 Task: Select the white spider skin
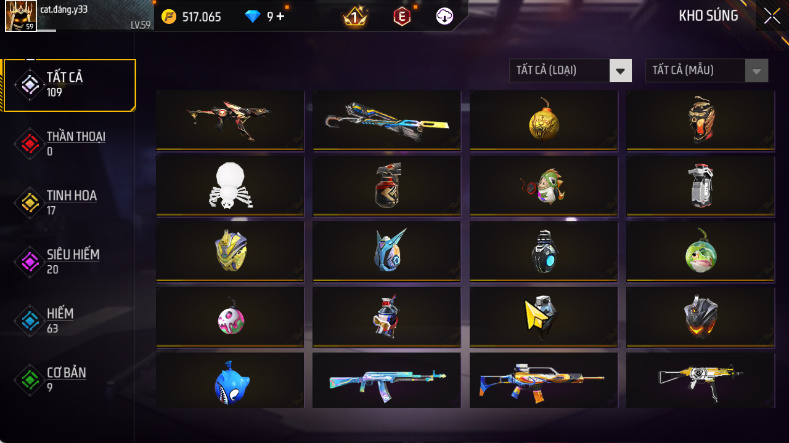(231, 185)
